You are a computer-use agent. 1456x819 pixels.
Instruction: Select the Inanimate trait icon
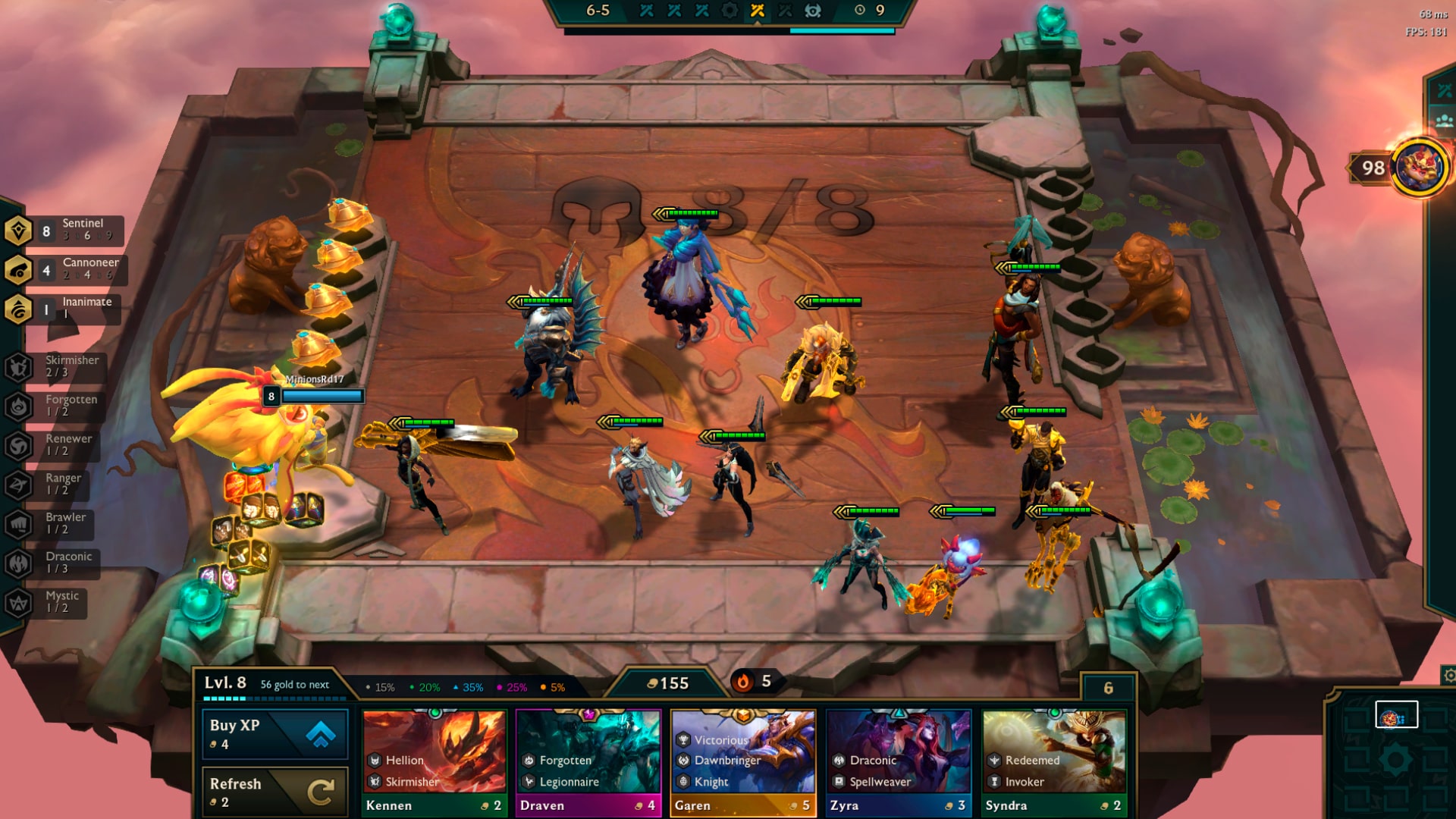tap(17, 307)
